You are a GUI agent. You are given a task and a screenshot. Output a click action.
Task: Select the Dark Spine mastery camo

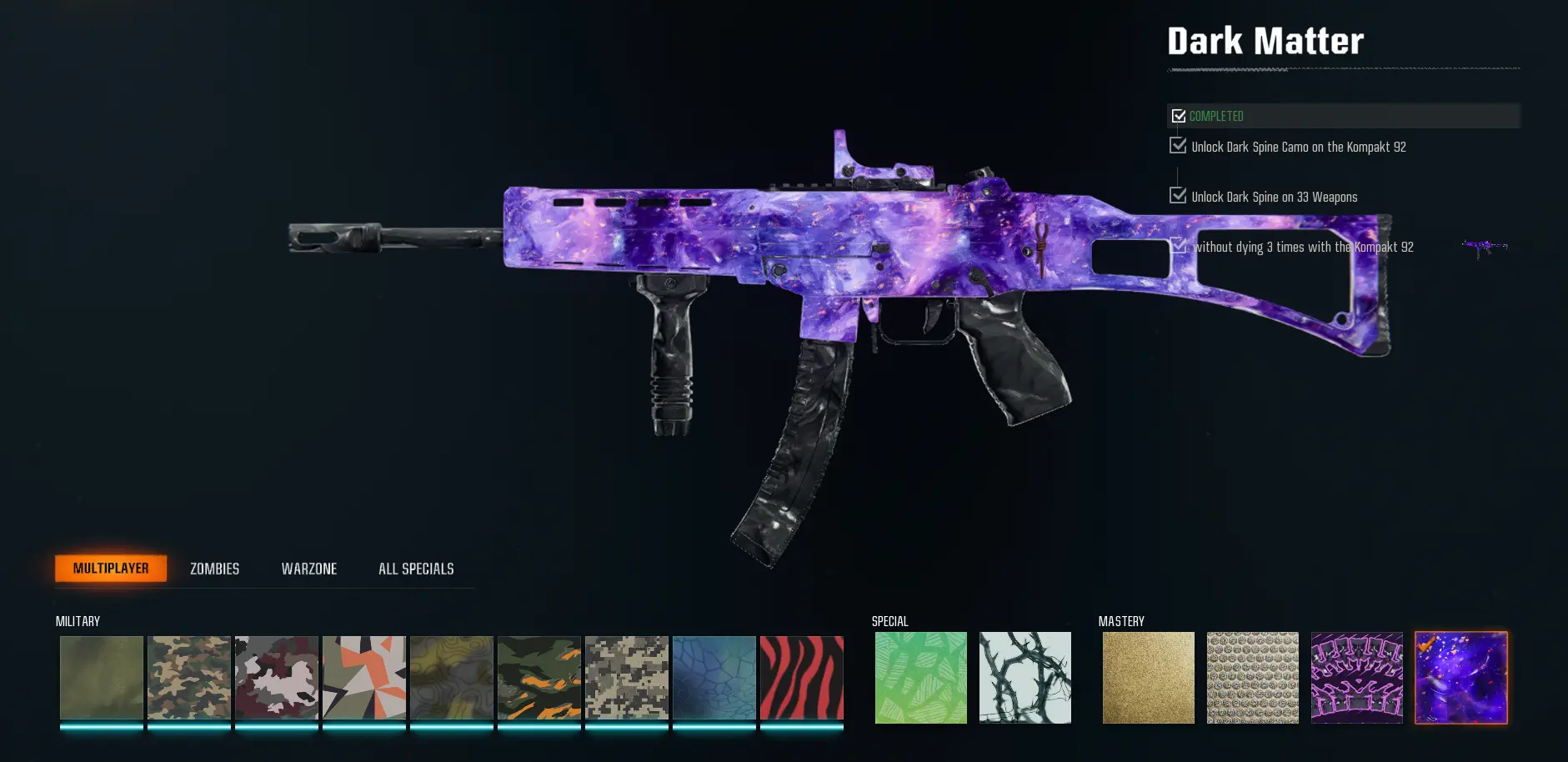point(1357,677)
